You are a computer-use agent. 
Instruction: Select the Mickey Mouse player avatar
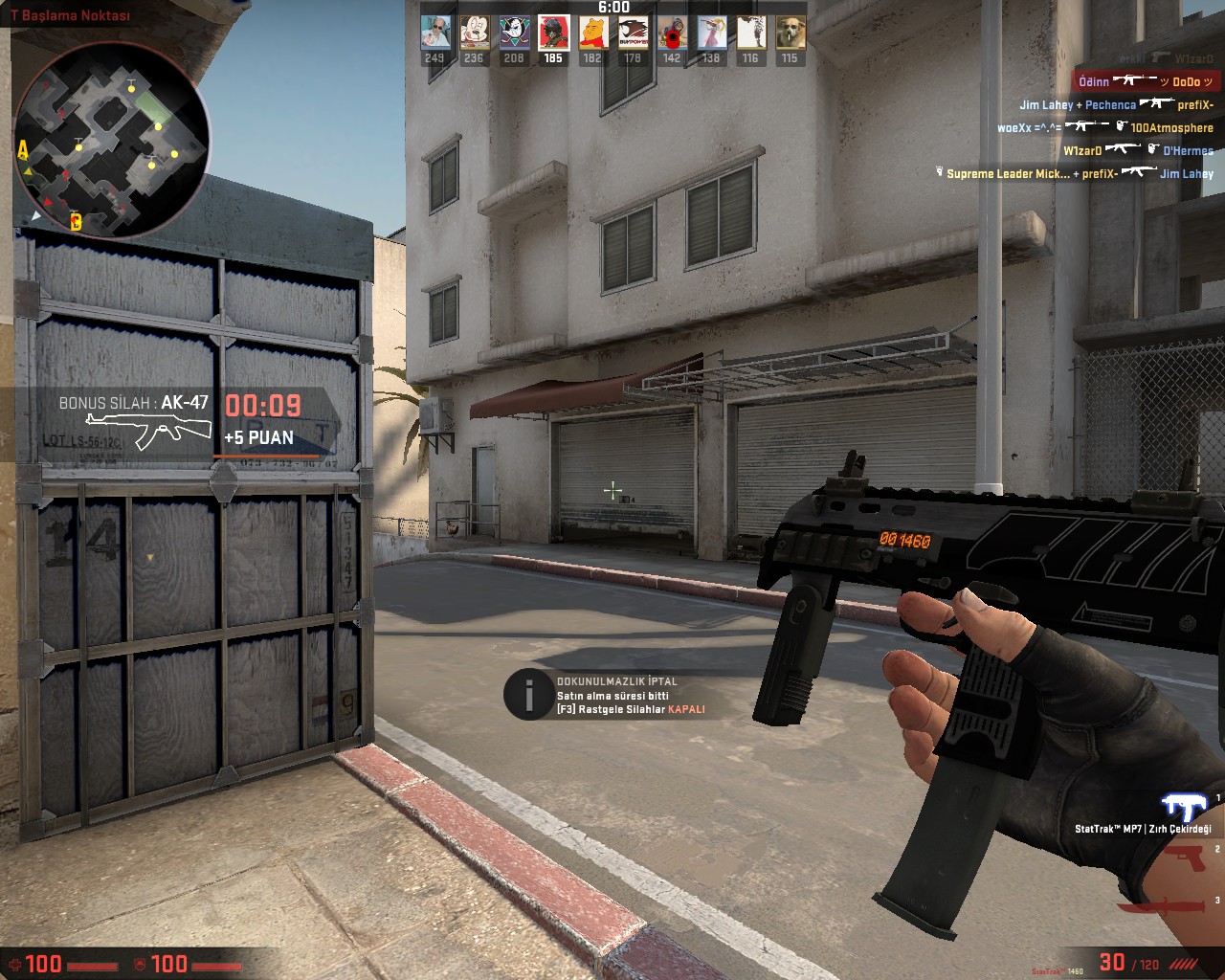[474, 33]
